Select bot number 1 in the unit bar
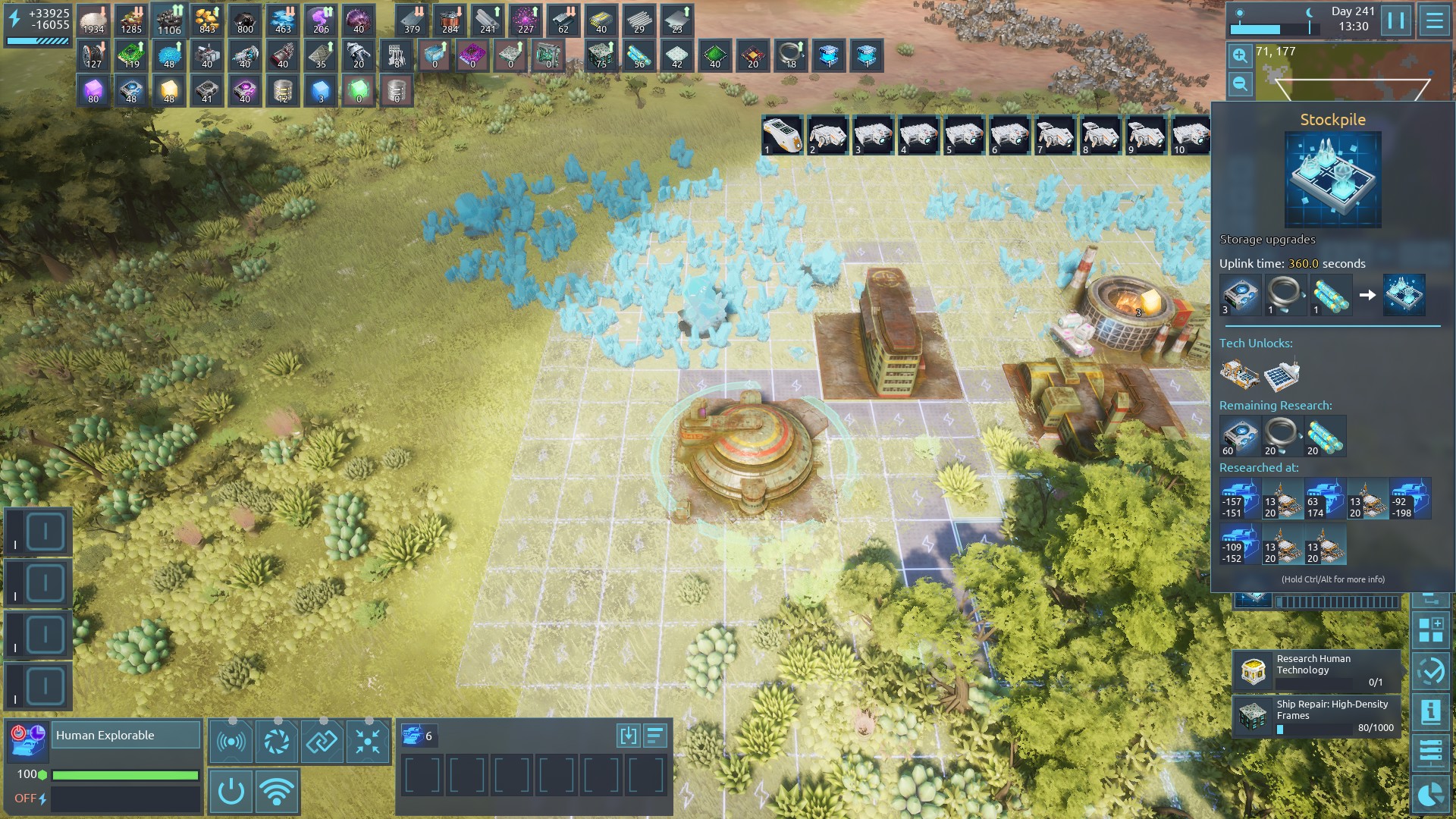 click(782, 136)
